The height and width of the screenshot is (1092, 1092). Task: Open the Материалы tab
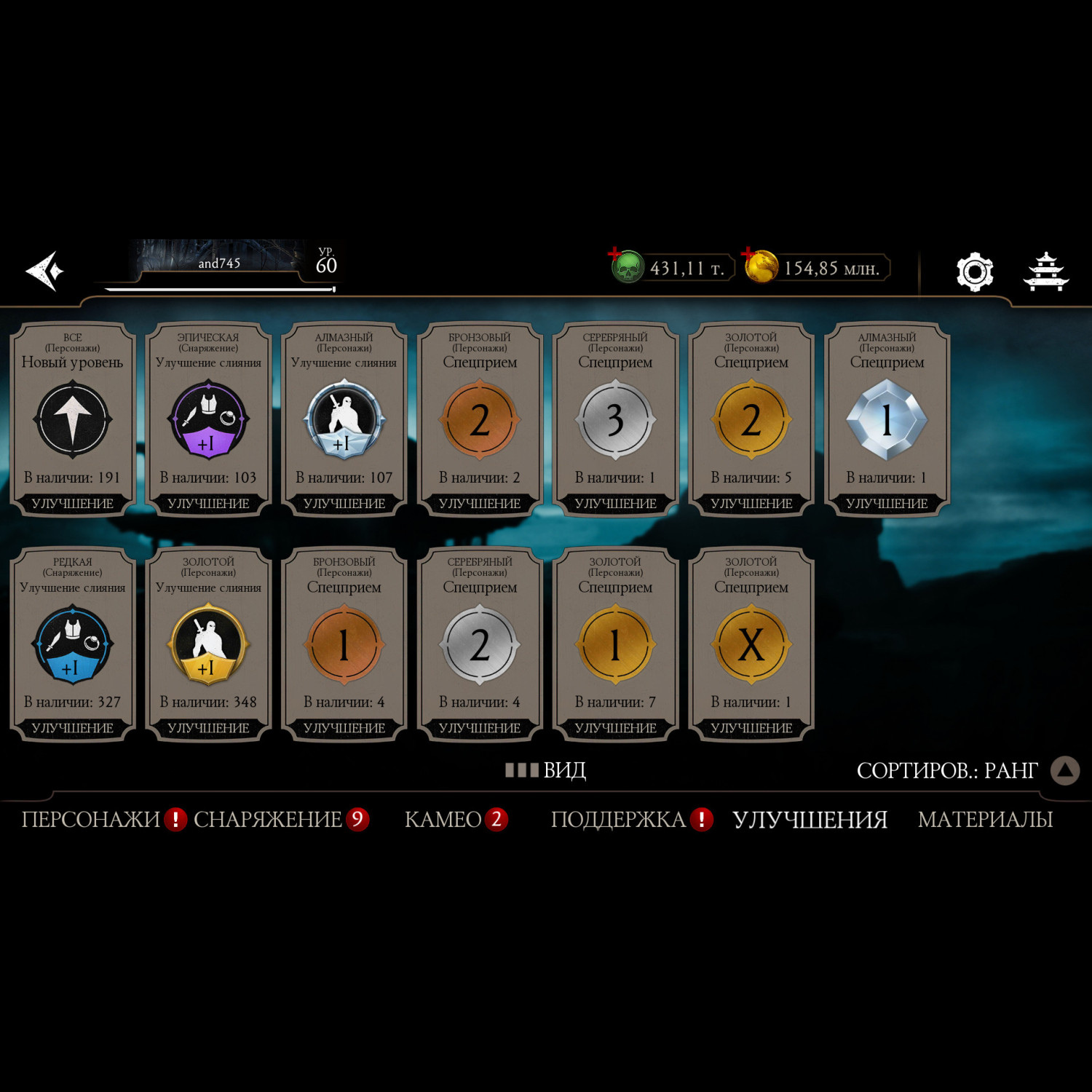tap(985, 820)
